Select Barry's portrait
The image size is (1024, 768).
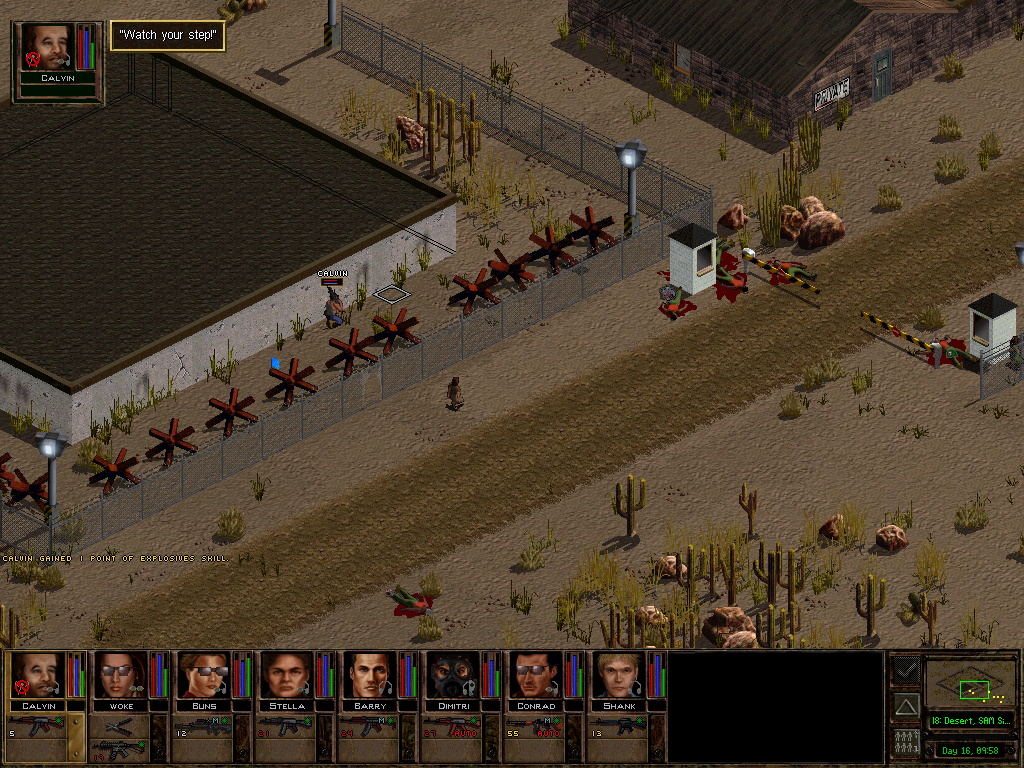(370, 675)
